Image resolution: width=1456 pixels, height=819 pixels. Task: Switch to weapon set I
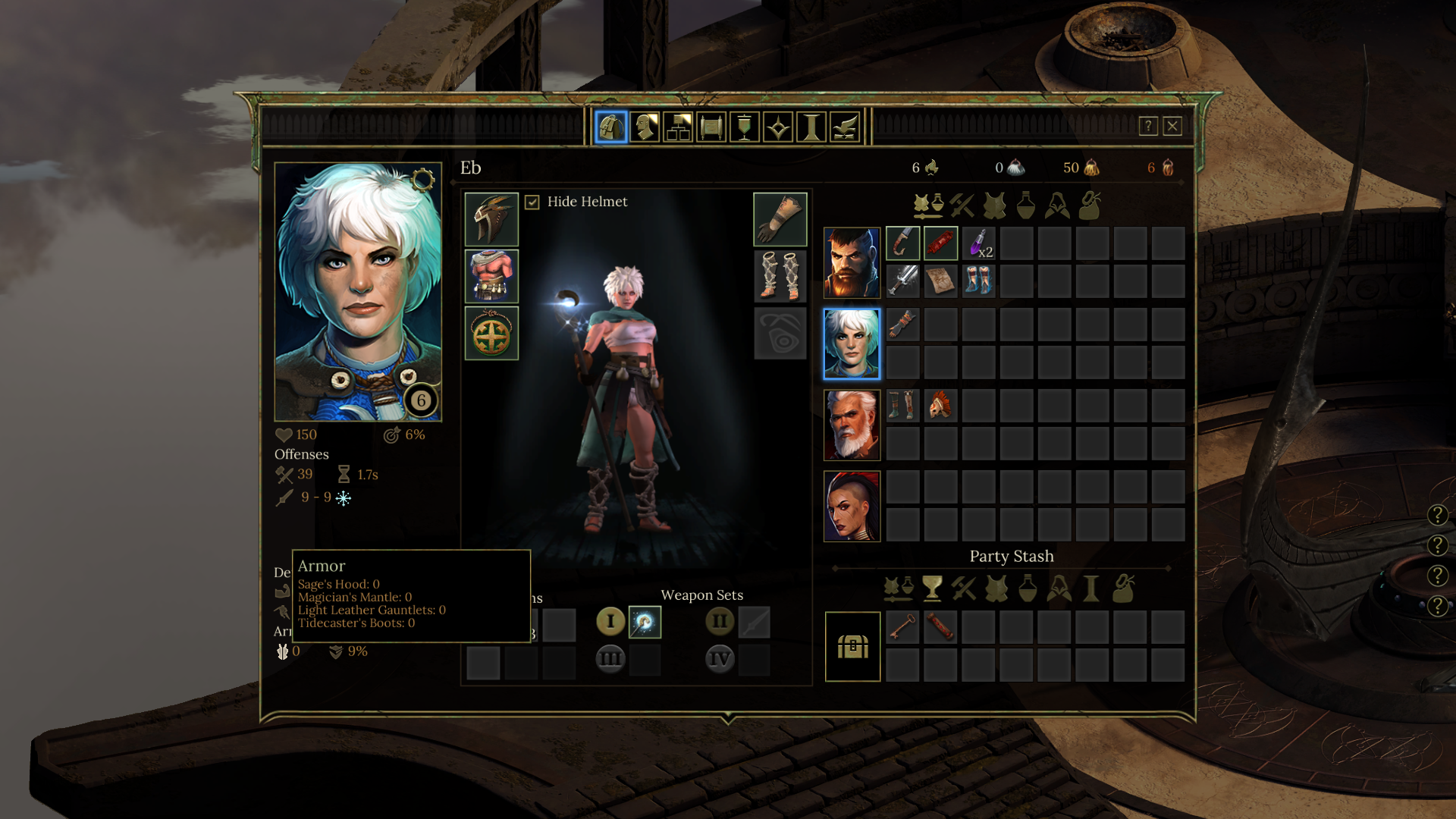(610, 622)
